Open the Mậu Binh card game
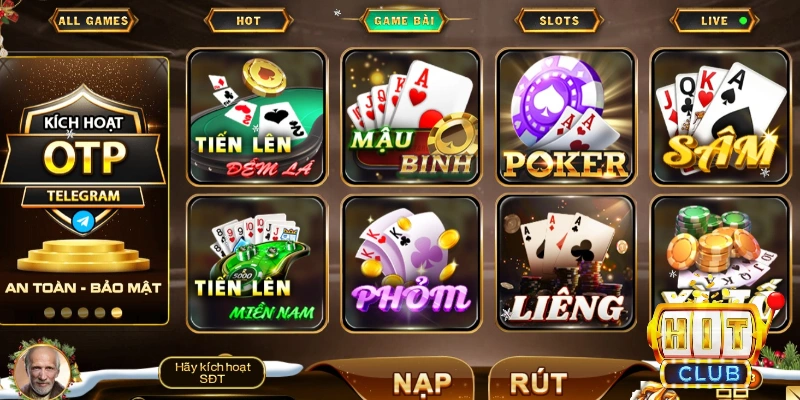800x400 pixels. point(411,116)
